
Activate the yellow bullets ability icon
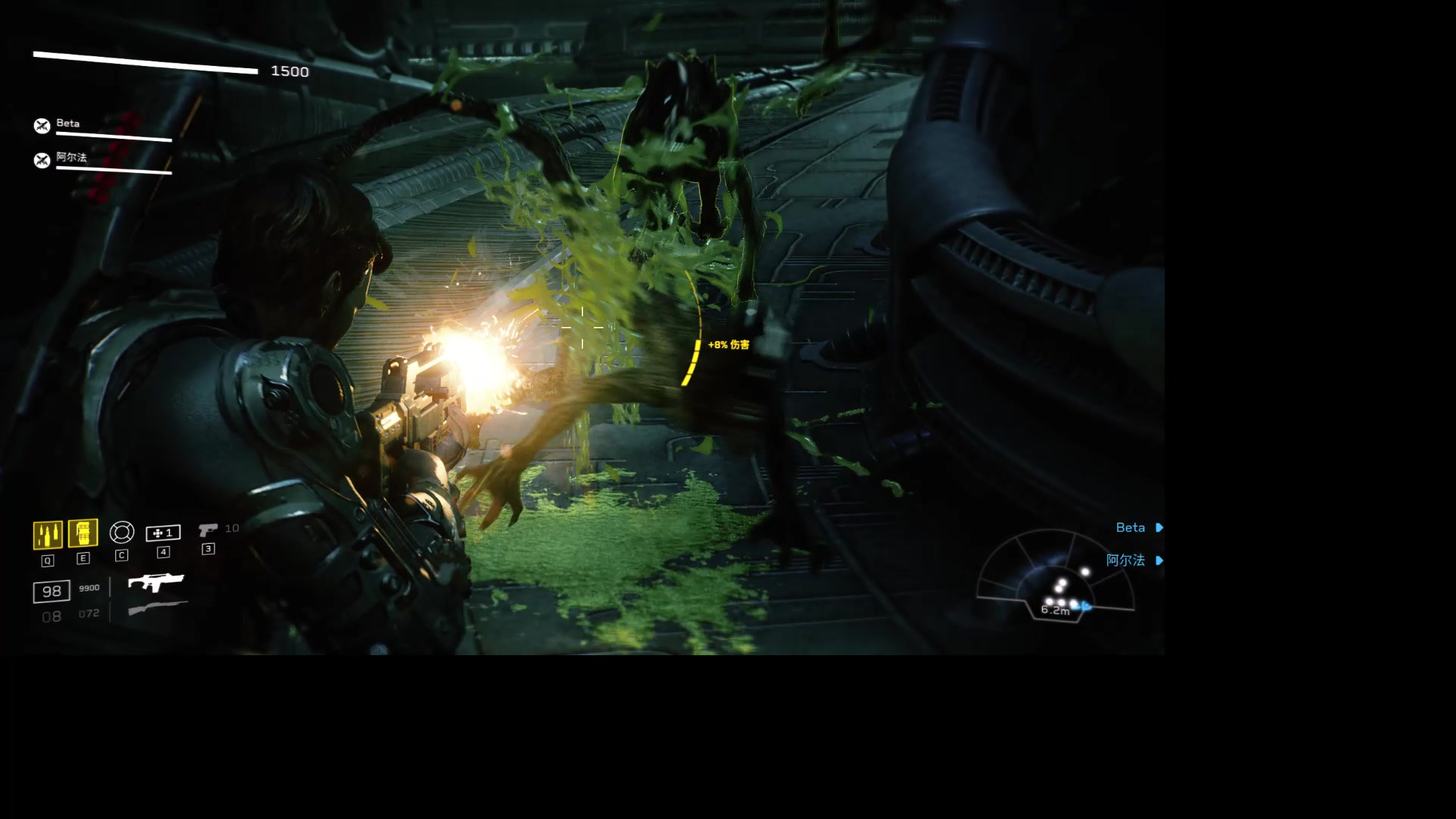click(x=48, y=535)
